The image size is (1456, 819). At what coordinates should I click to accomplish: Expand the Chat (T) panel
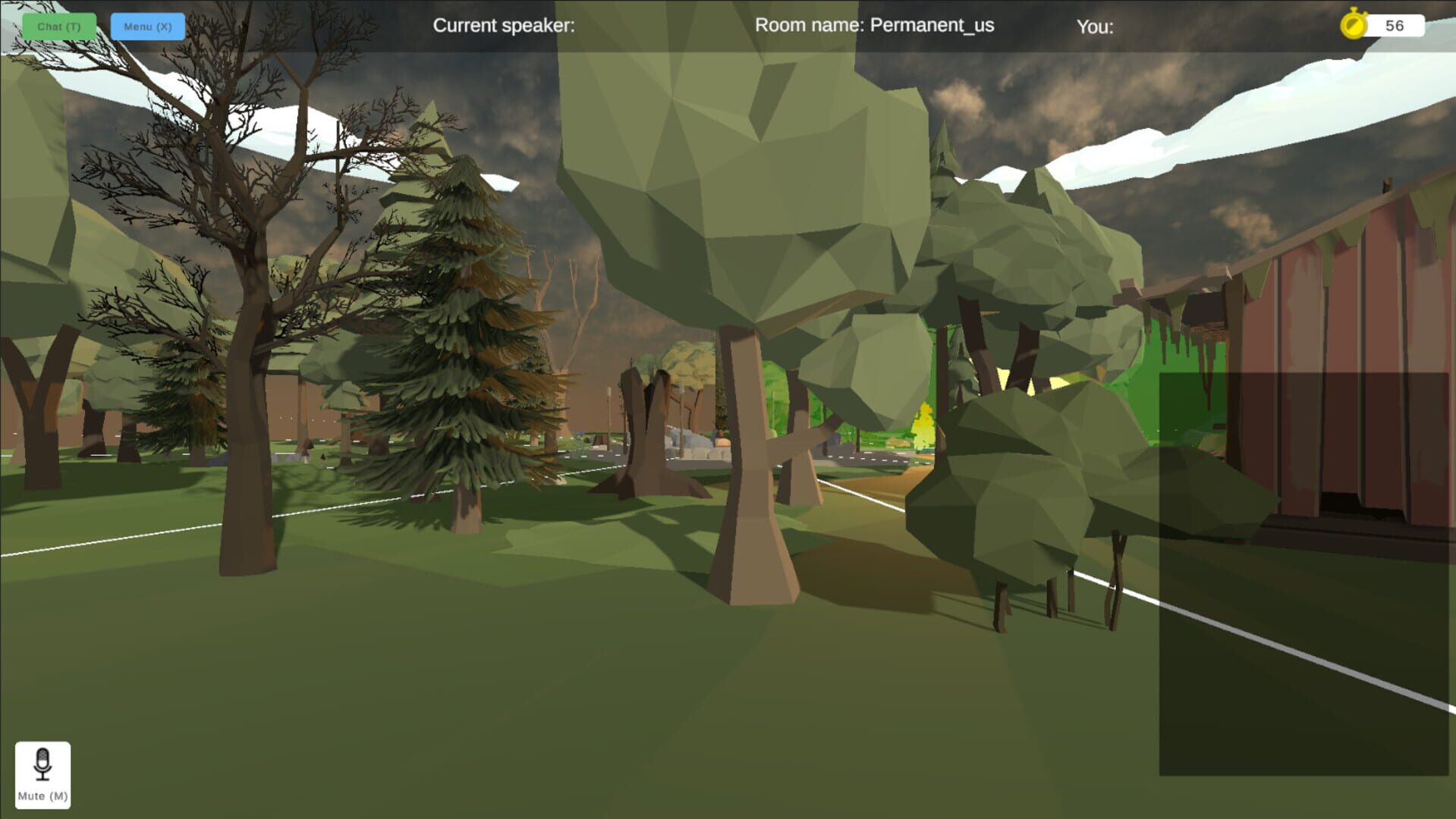pyautogui.click(x=58, y=25)
